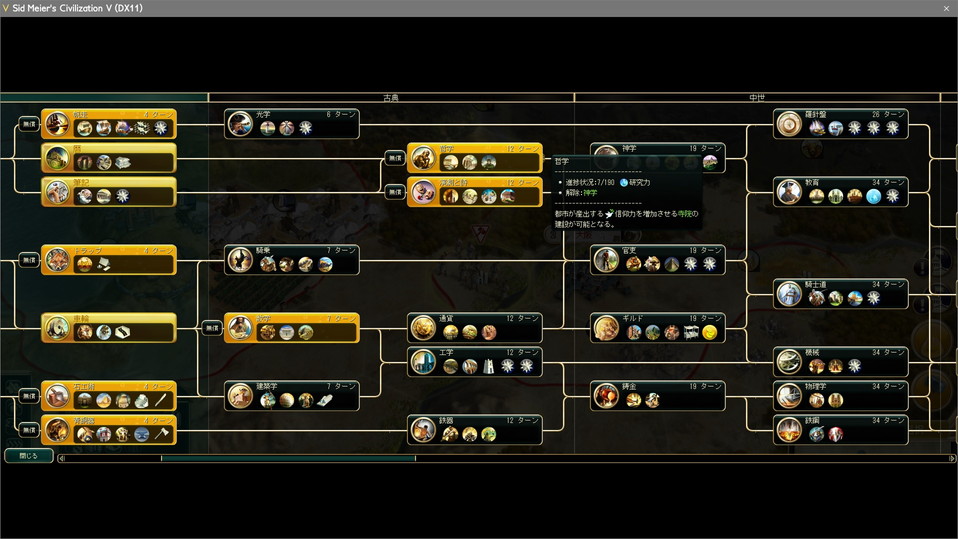Choose the 鉄器 (Iron Working) technology
Viewport: 958px width, 539px height.
pos(474,429)
